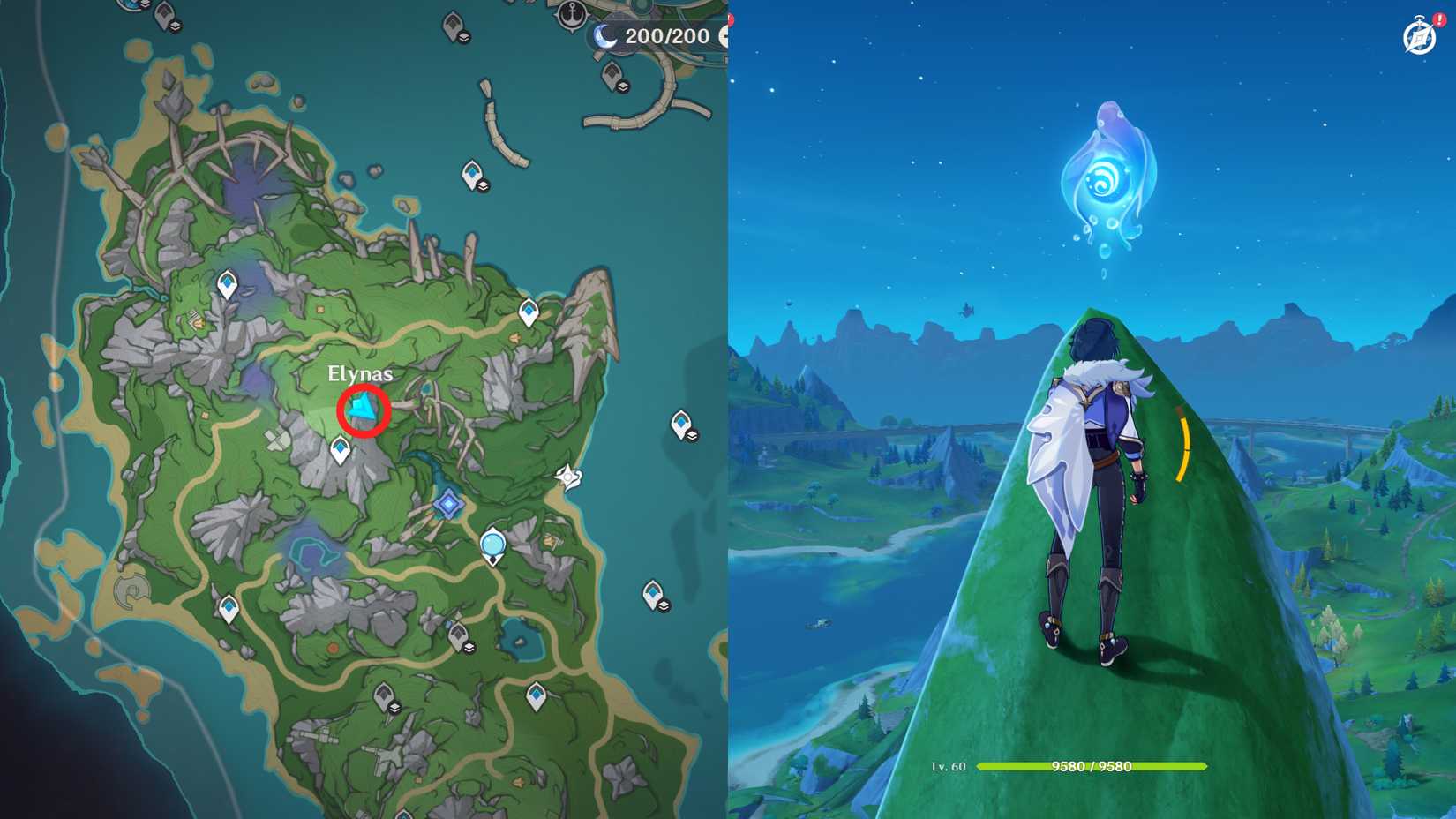Open the domain icon below the Statue

tap(492, 545)
